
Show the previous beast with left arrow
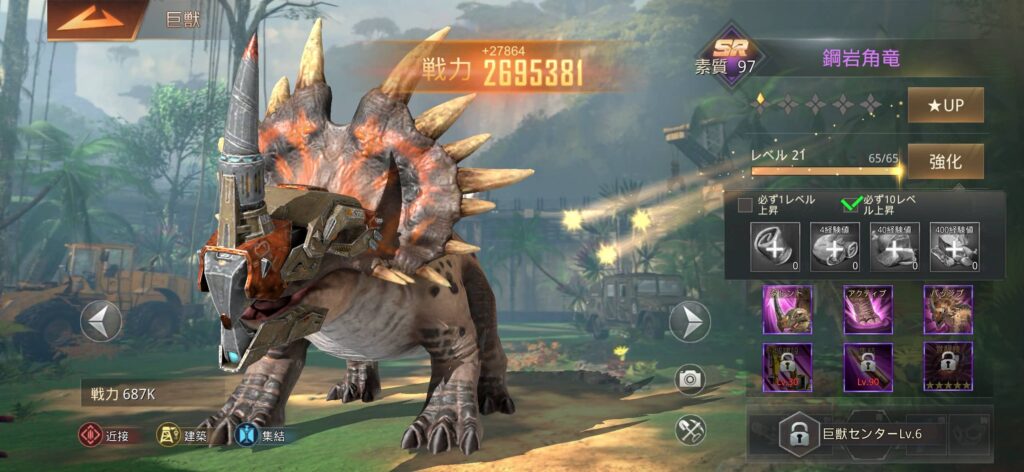(x=101, y=321)
